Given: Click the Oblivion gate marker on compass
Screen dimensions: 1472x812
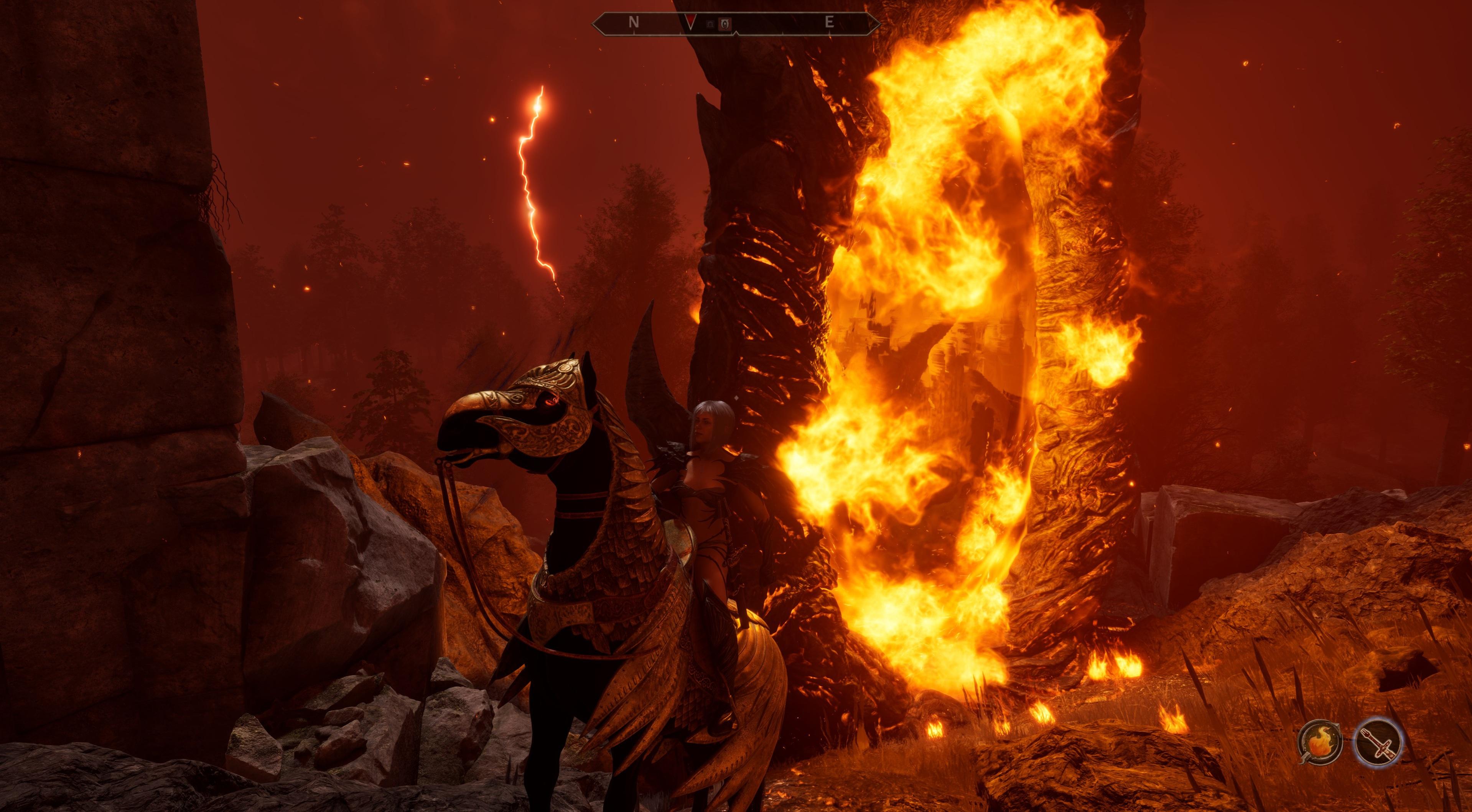Looking at the screenshot, I should [724, 24].
